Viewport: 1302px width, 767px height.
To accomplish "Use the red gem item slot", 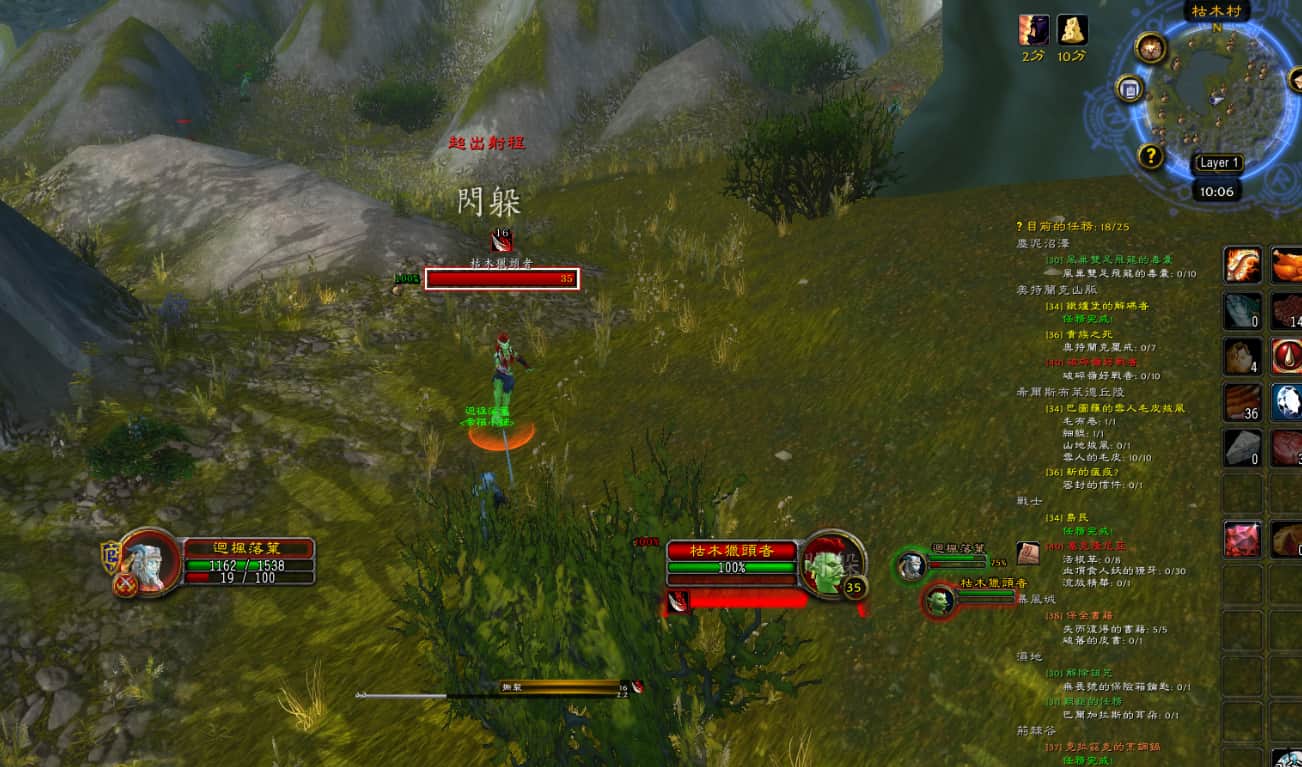I will pyautogui.click(x=1243, y=539).
